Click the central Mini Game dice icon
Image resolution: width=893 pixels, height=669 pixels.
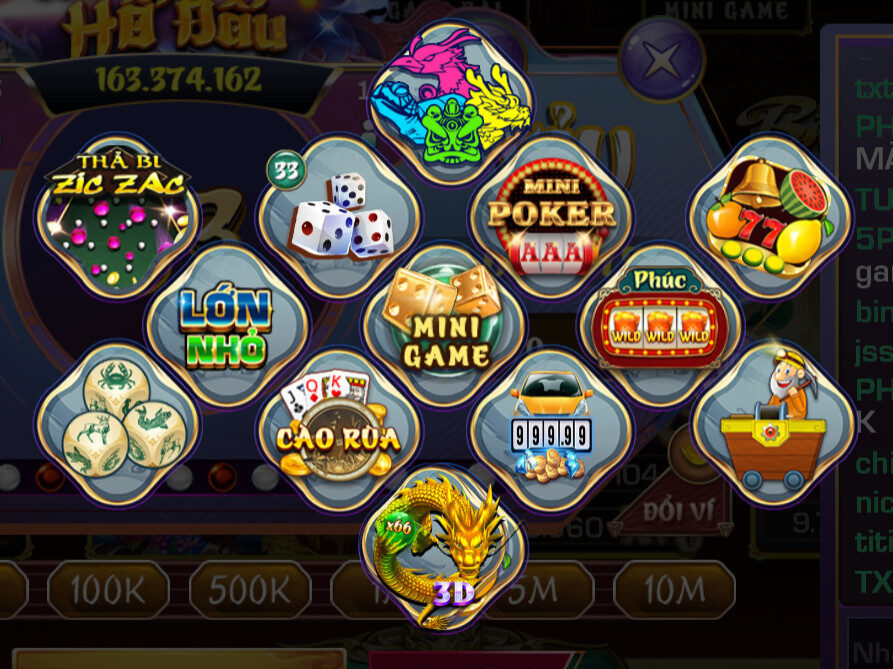444,324
